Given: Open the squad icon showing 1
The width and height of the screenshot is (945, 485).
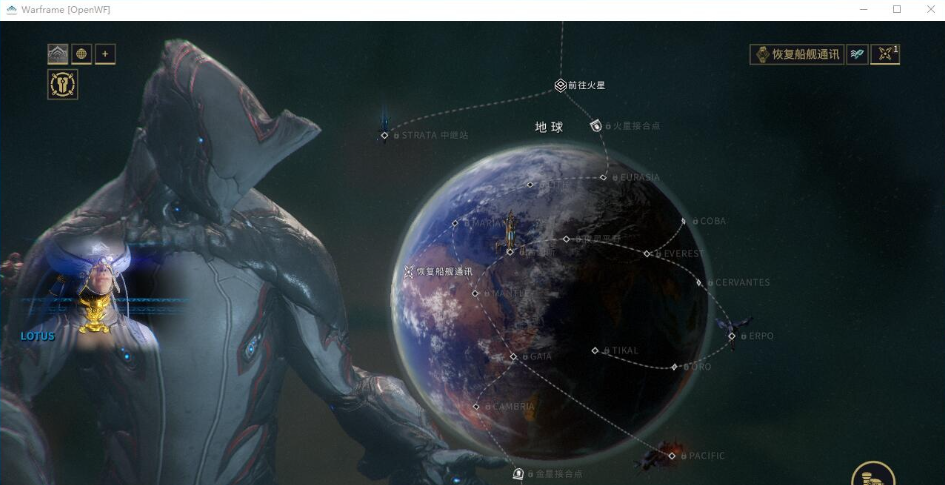Looking at the screenshot, I should click(x=885, y=54).
